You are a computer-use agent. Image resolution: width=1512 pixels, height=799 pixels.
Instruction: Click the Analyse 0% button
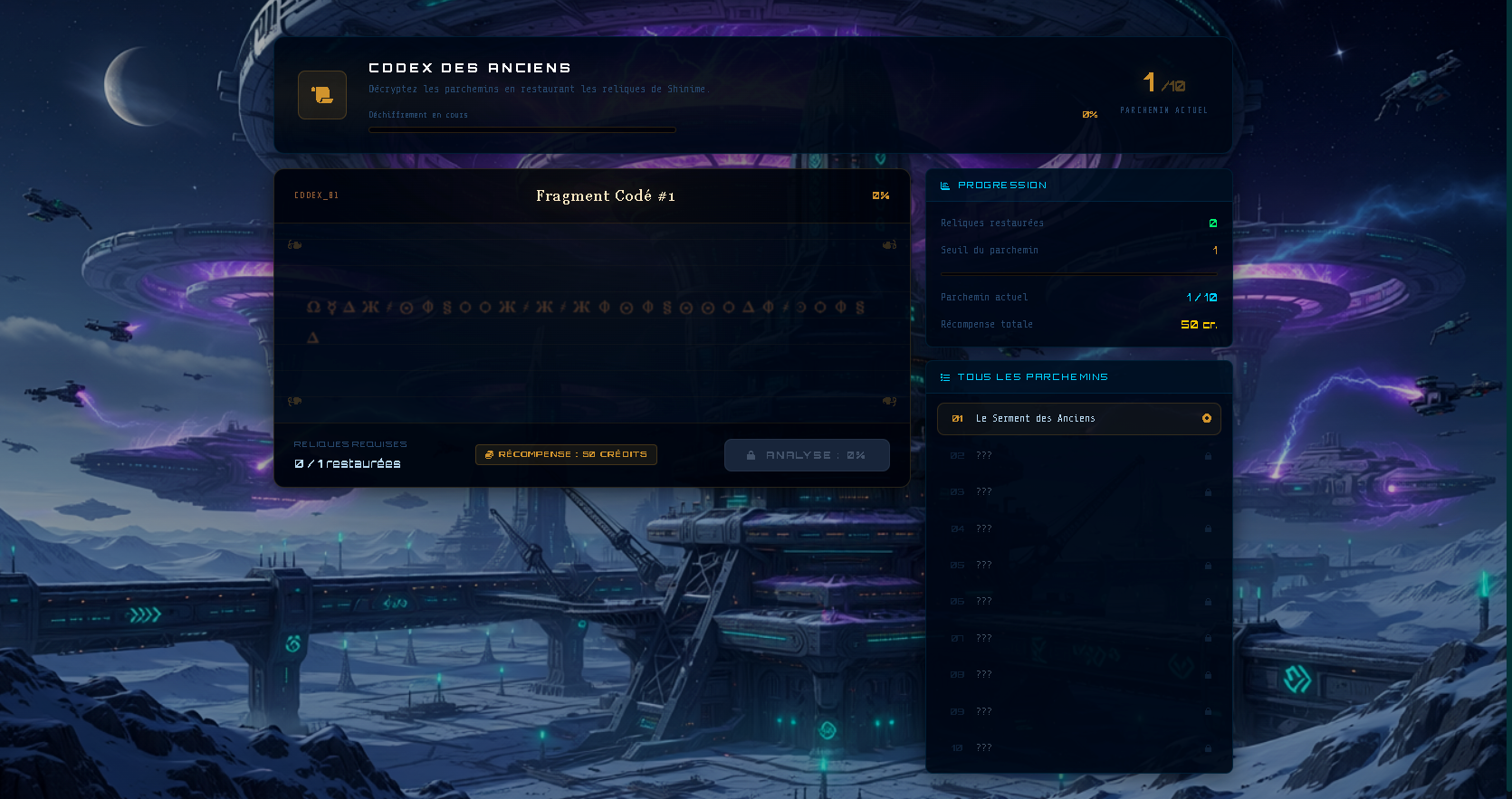click(807, 455)
